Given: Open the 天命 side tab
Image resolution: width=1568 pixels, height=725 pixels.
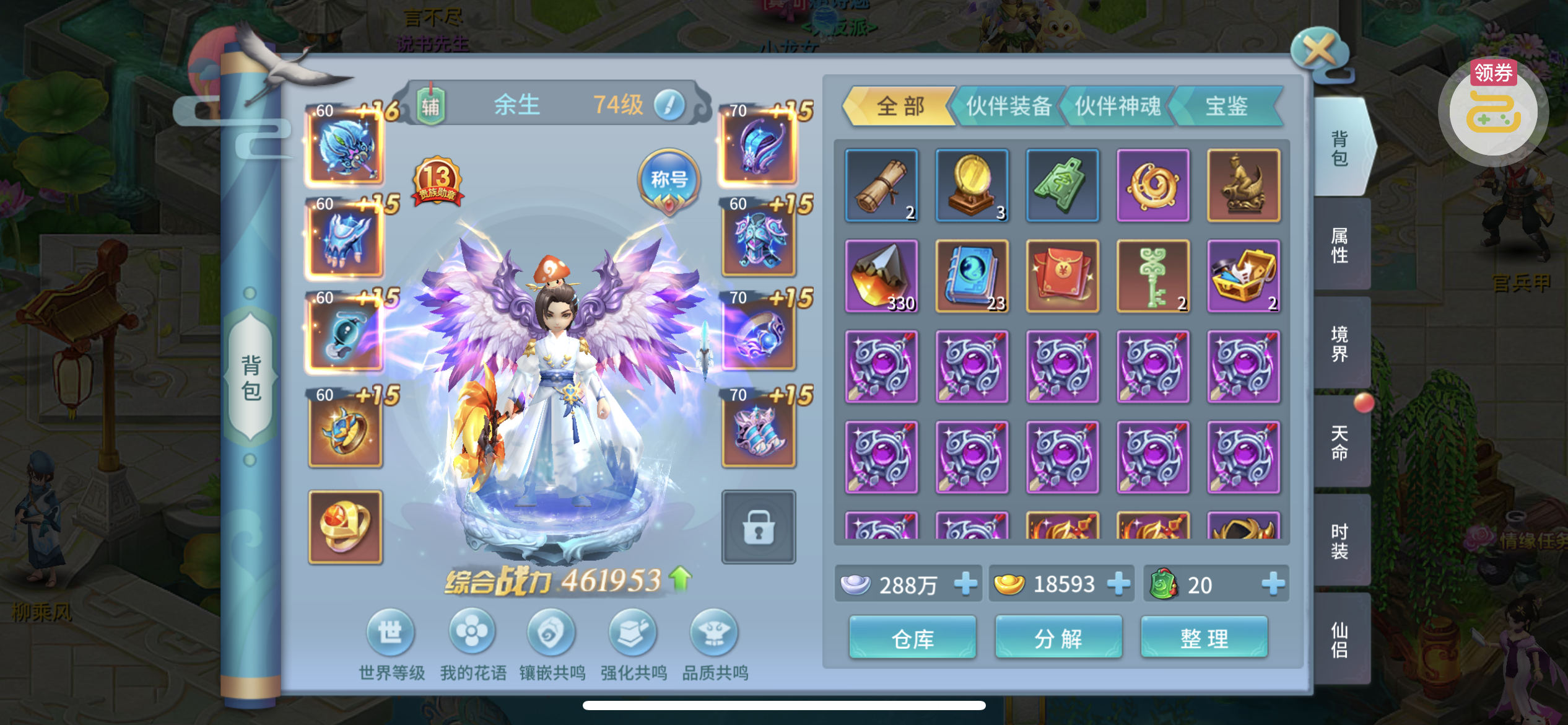Looking at the screenshot, I should [x=1340, y=442].
